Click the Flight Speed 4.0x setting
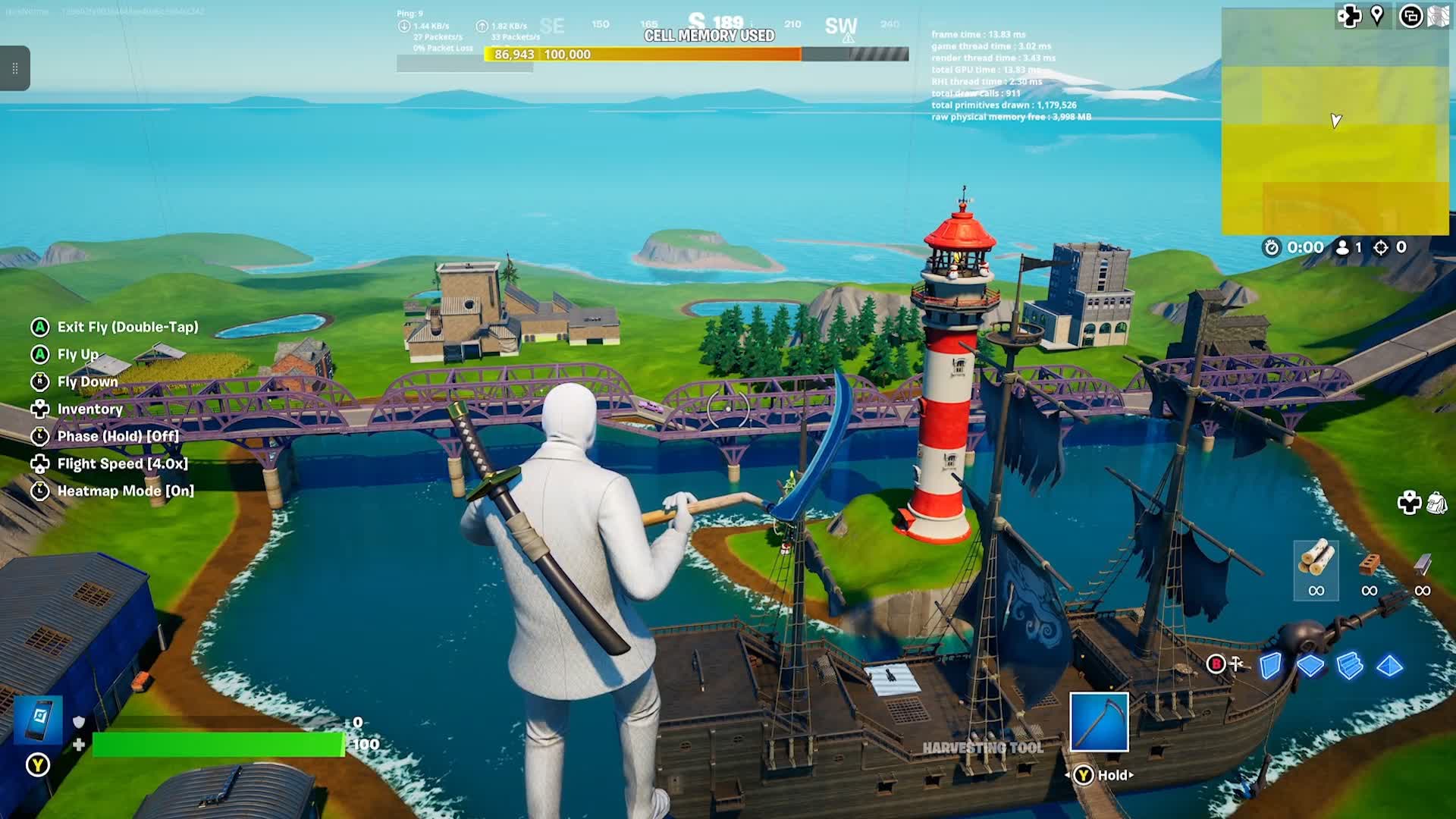Screen dimensions: 1456x819 click(121, 463)
